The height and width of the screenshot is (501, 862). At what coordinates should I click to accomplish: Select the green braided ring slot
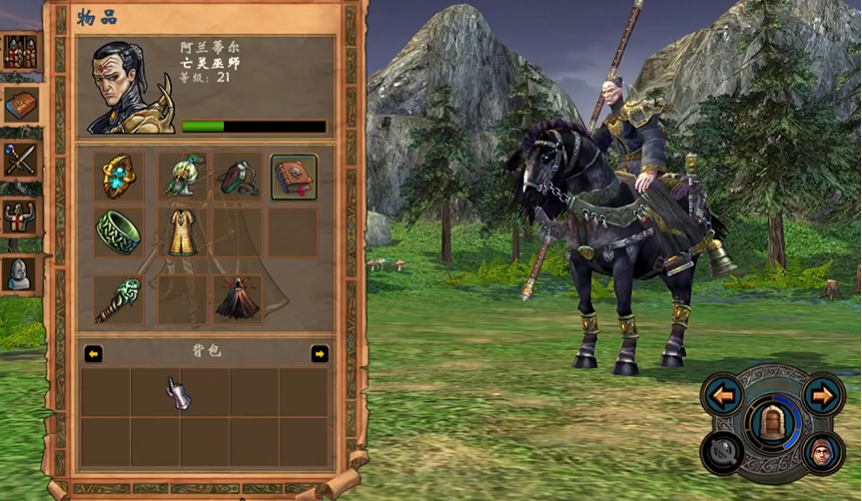click(119, 232)
